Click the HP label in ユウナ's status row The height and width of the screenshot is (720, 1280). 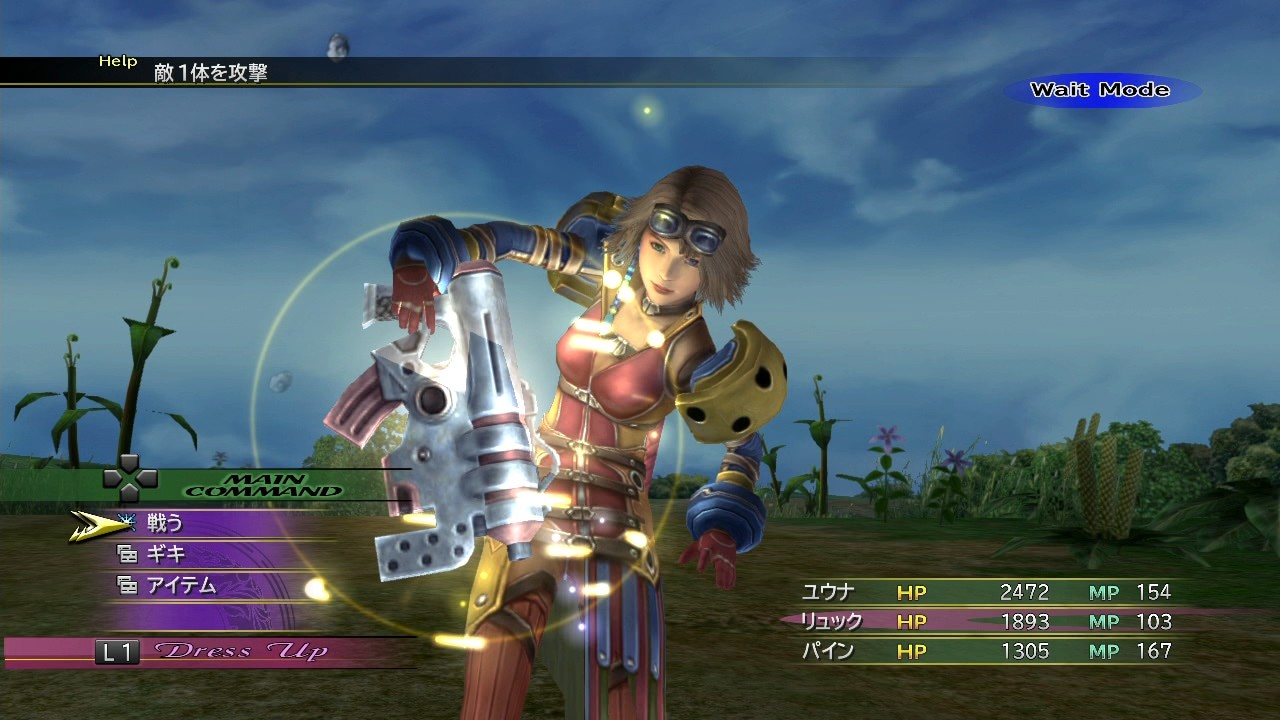pos(911,591)
